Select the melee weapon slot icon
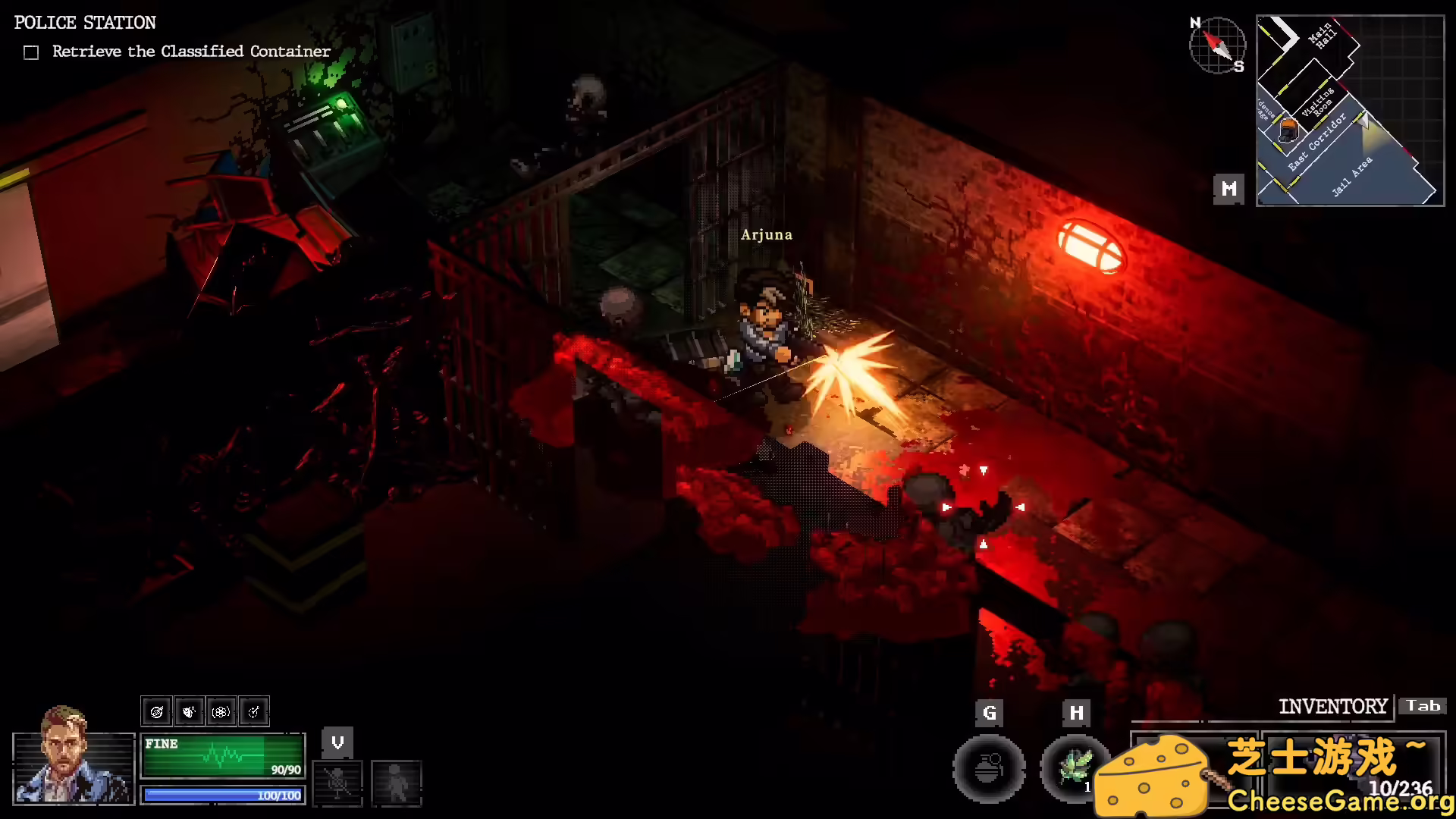Screen dimensions: 1456x819 tap(339, 783)
